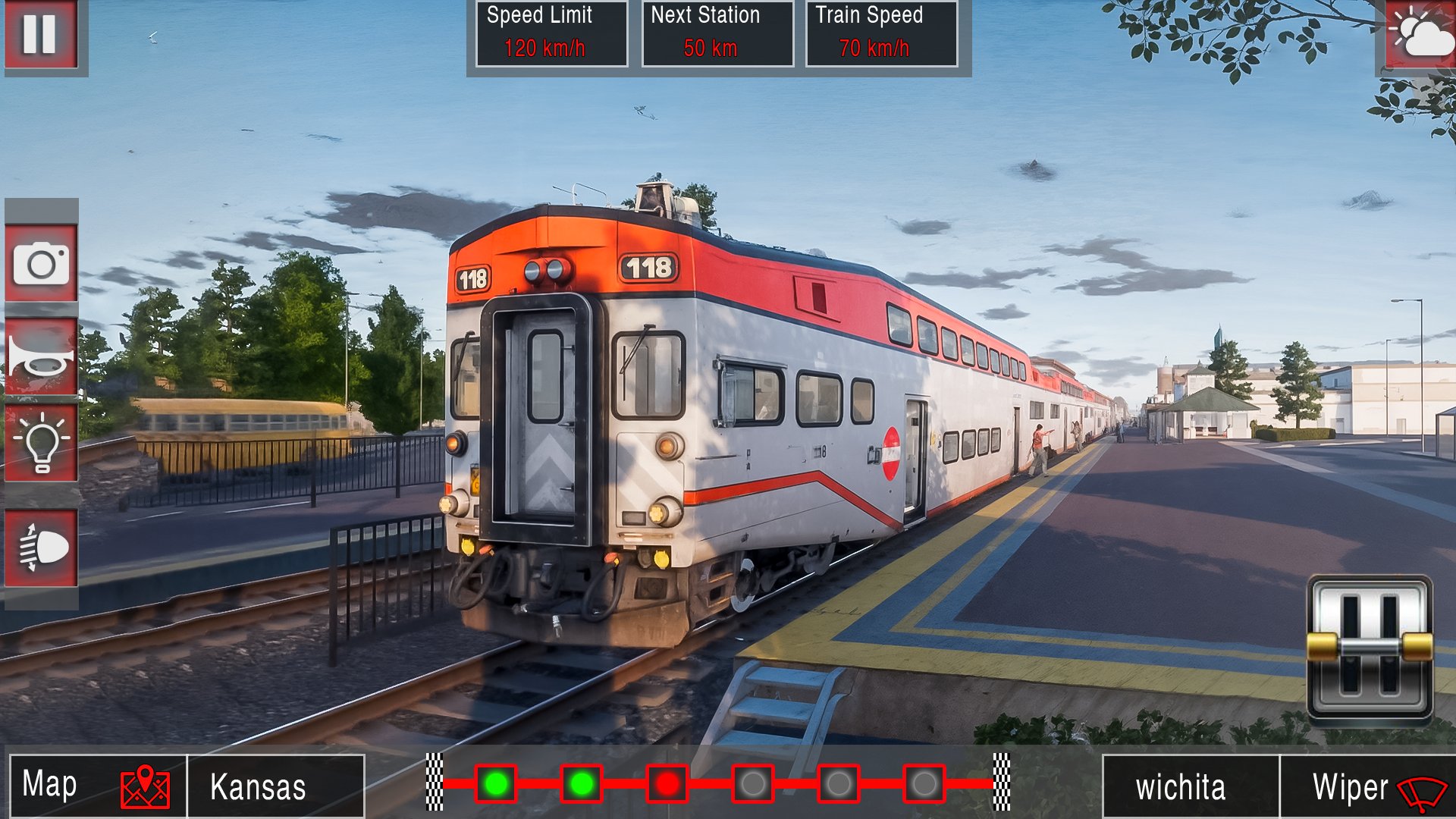Screen dimensions: 1456x819
Task: Click the throttle lever control
Action: [x=1370, y=646]
